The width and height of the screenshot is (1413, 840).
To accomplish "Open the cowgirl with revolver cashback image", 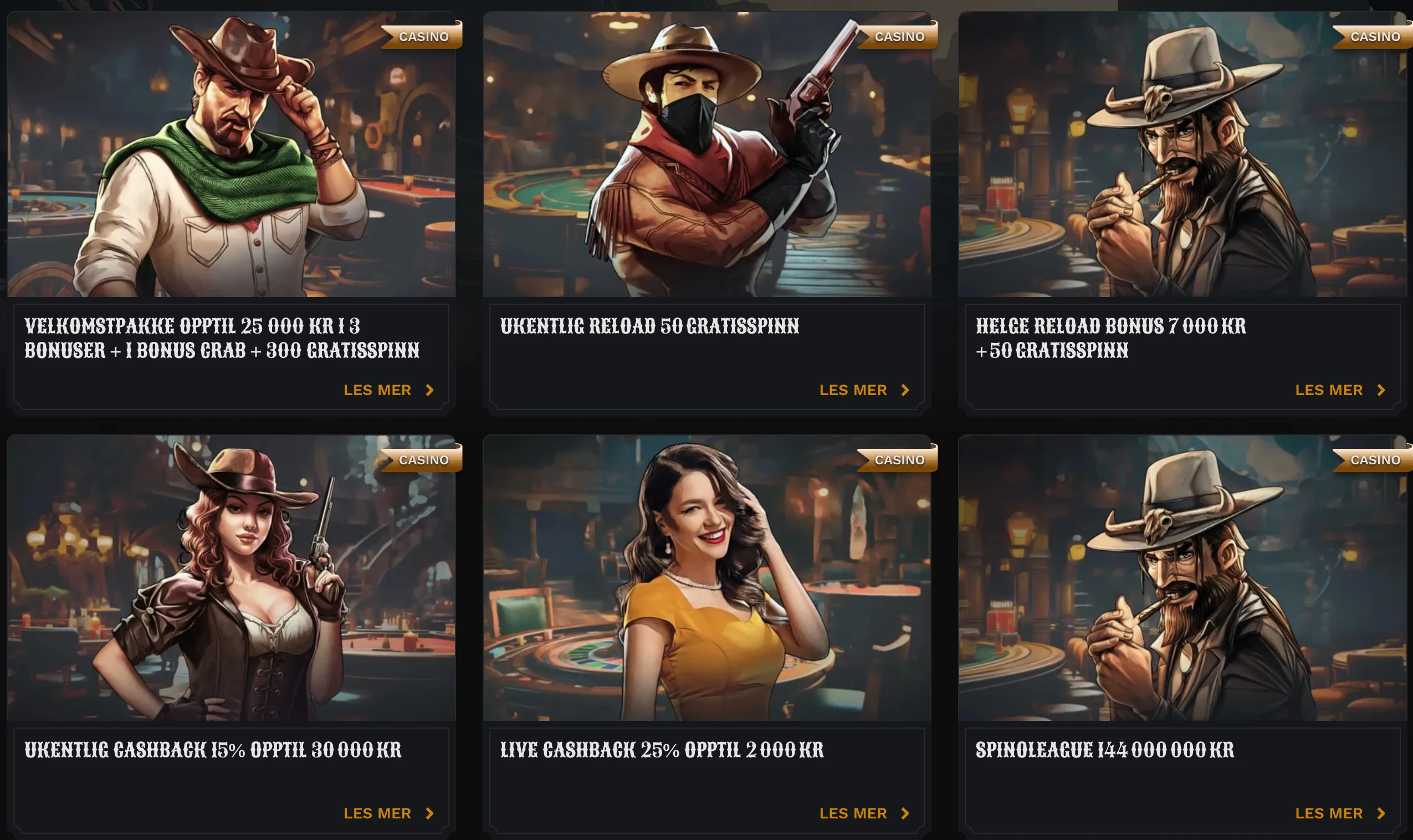I will coord(231,577).
